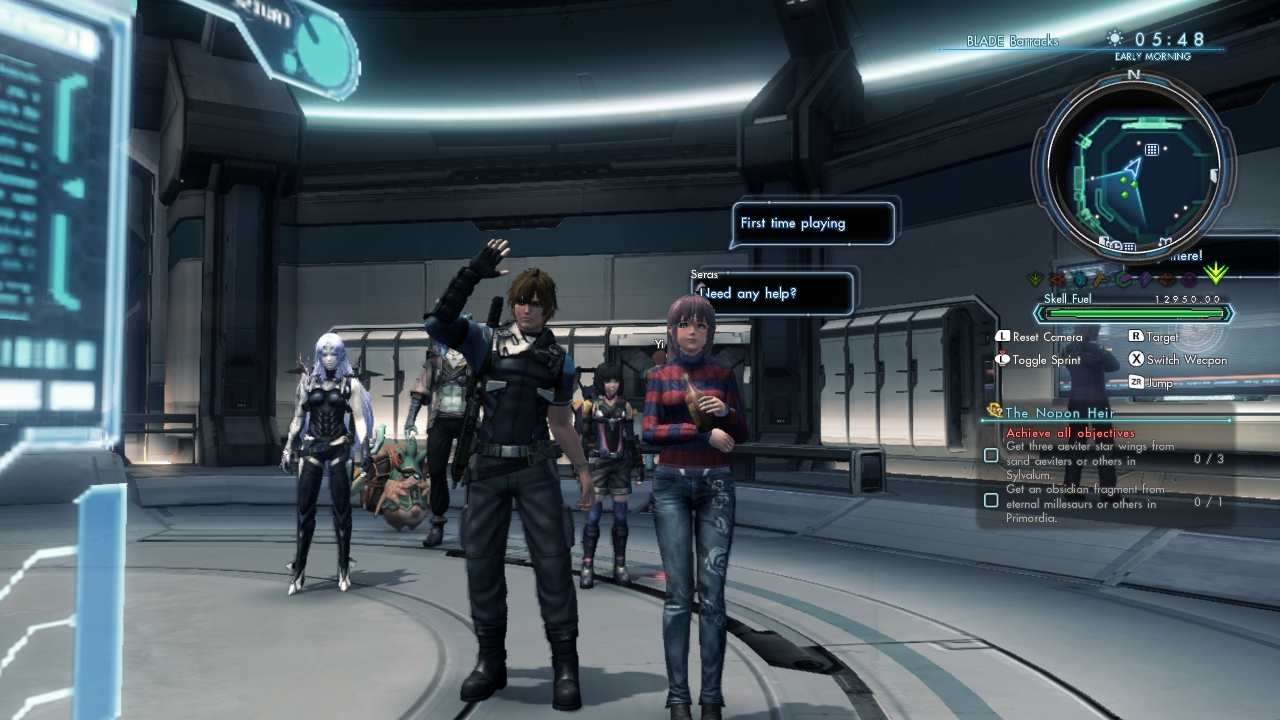Click the grid marker on the minimap

[x=1152, y=150]
